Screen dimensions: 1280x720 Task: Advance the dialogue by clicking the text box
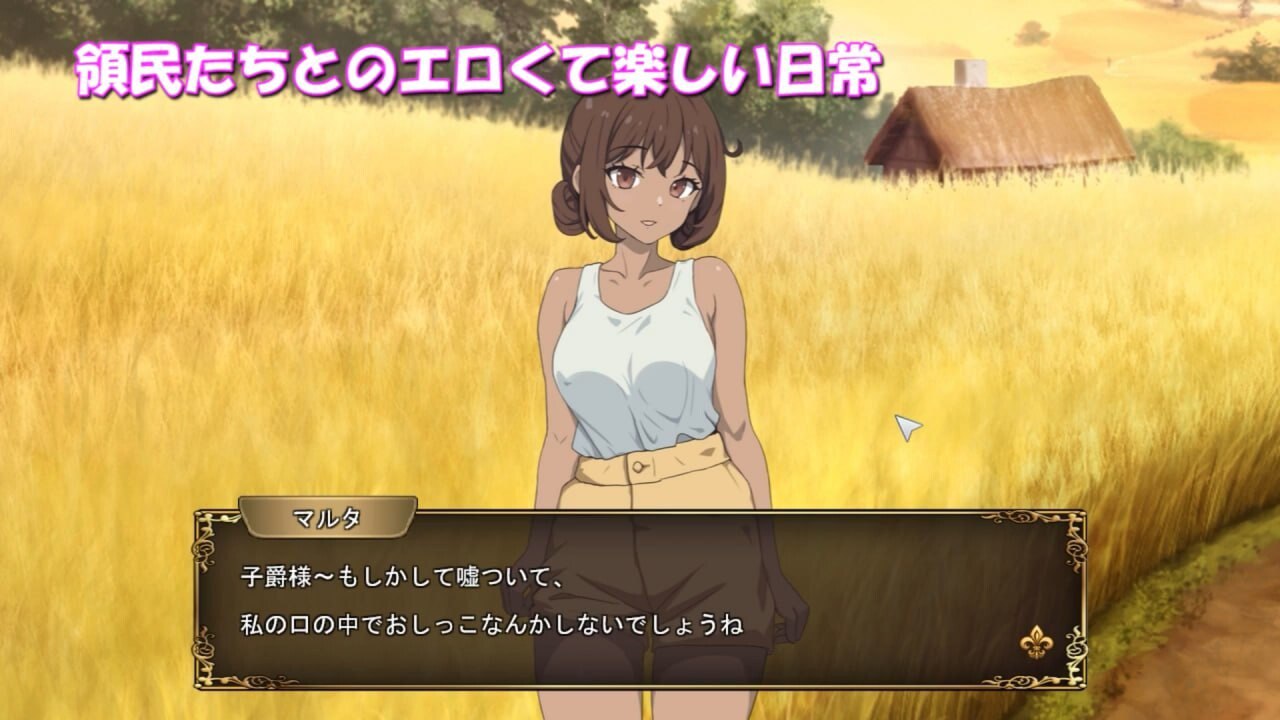(640, 600)
